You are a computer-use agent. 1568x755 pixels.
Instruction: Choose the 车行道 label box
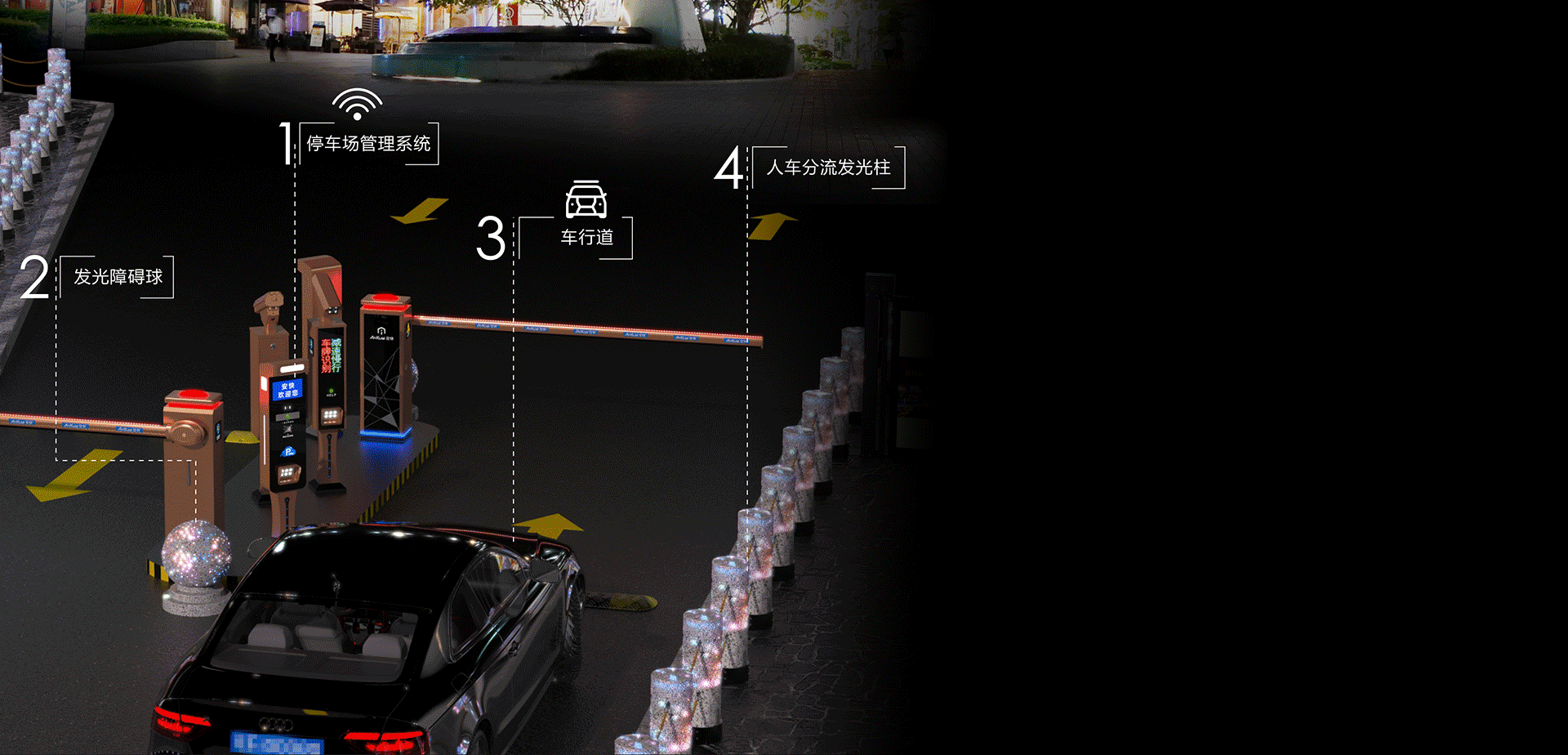pyautogui.click(x=586, y=238)
